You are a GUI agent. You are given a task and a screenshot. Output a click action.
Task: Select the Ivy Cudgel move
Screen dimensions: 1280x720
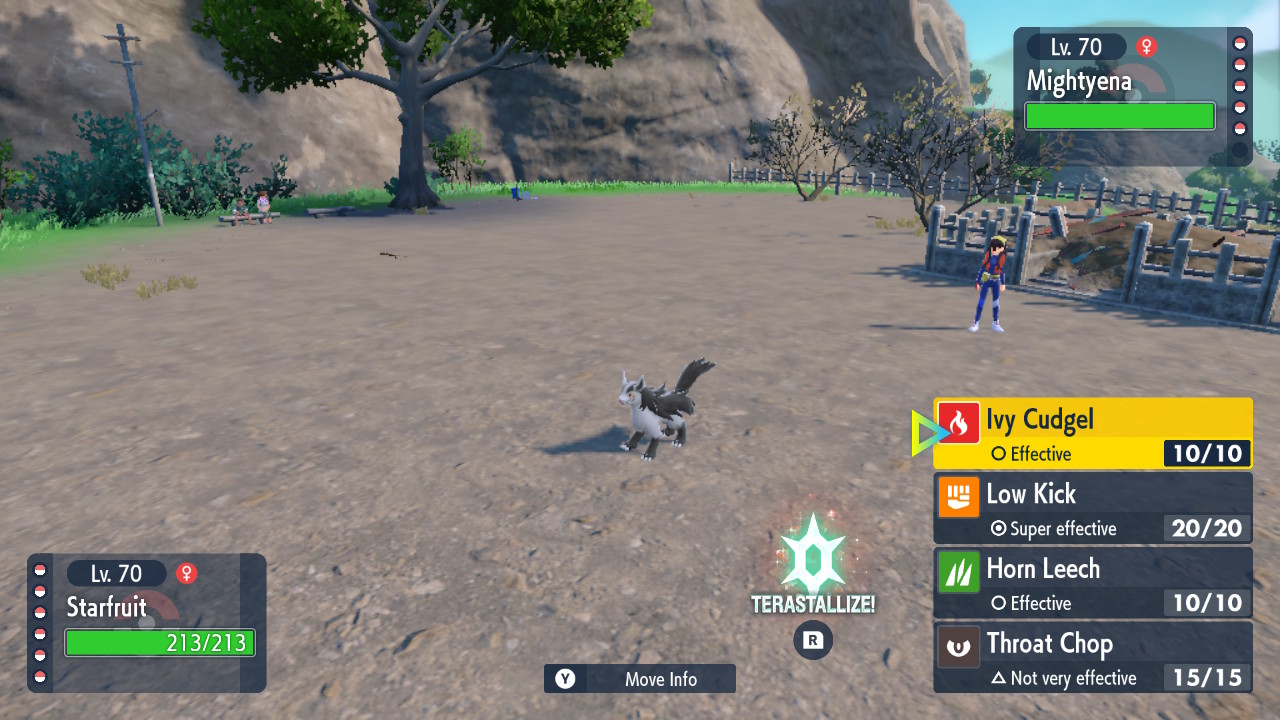[1092, 433]
